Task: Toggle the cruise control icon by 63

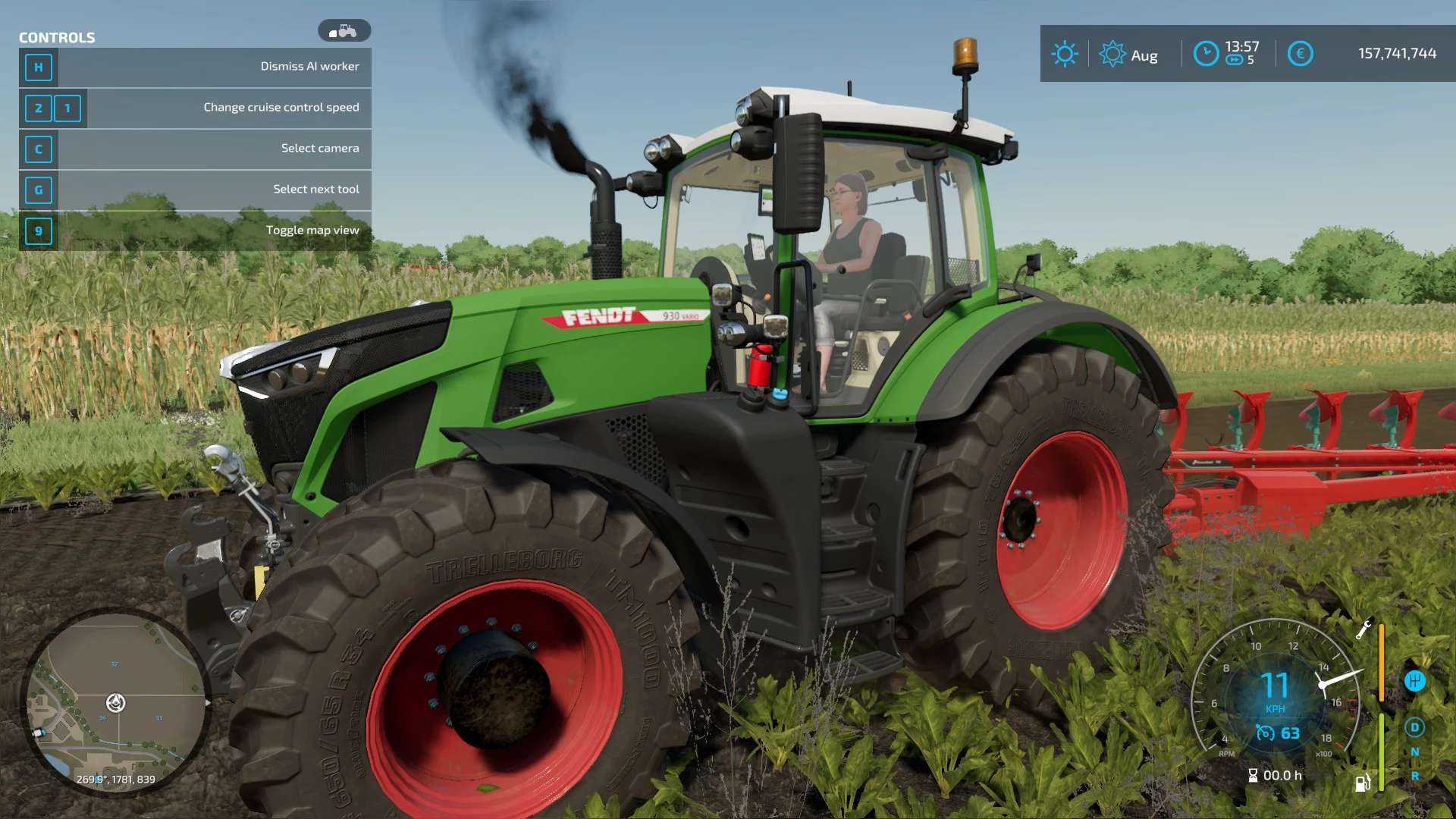Action: pos(1265,733)
